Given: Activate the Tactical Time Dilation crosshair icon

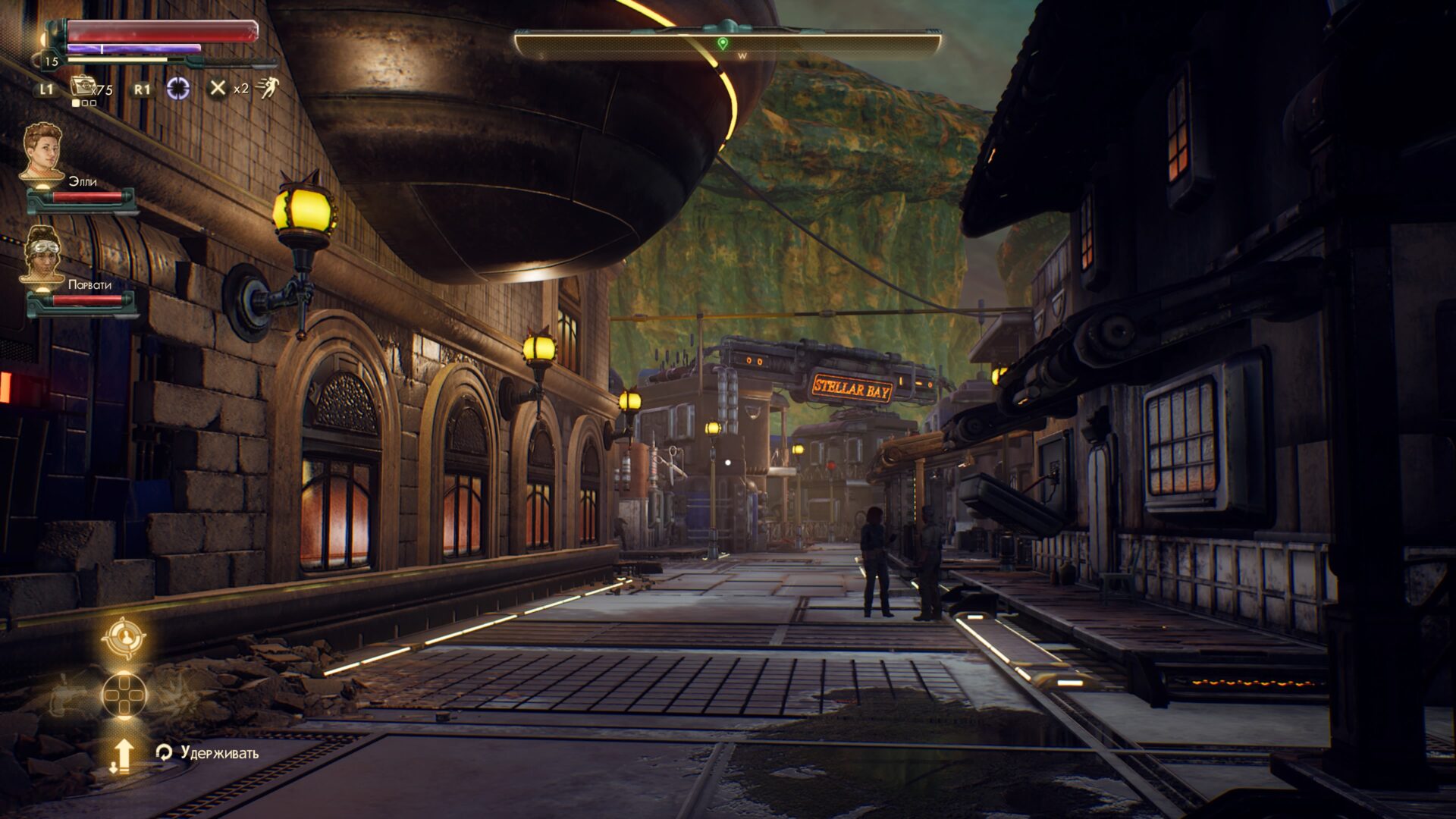Looking at the screenshot, I should 178,88.
